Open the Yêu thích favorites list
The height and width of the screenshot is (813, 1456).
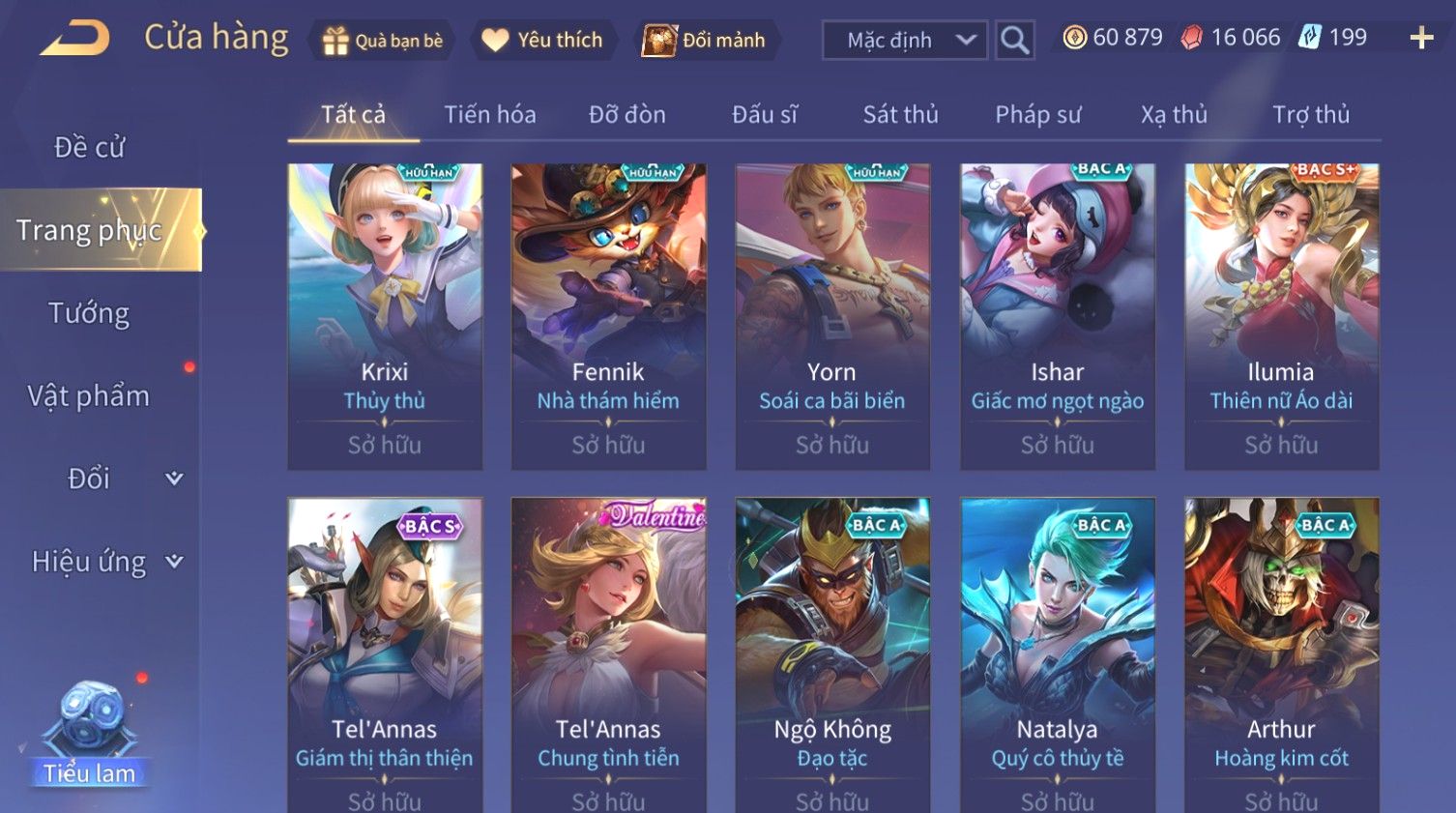pyautogui.click(x=542, y=41)
